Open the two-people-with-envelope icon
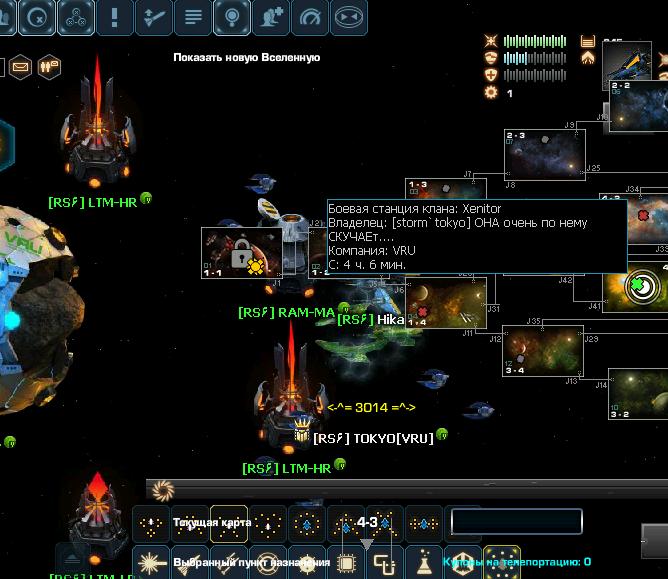Screen dimensions: 668x579 click(49, 67)
